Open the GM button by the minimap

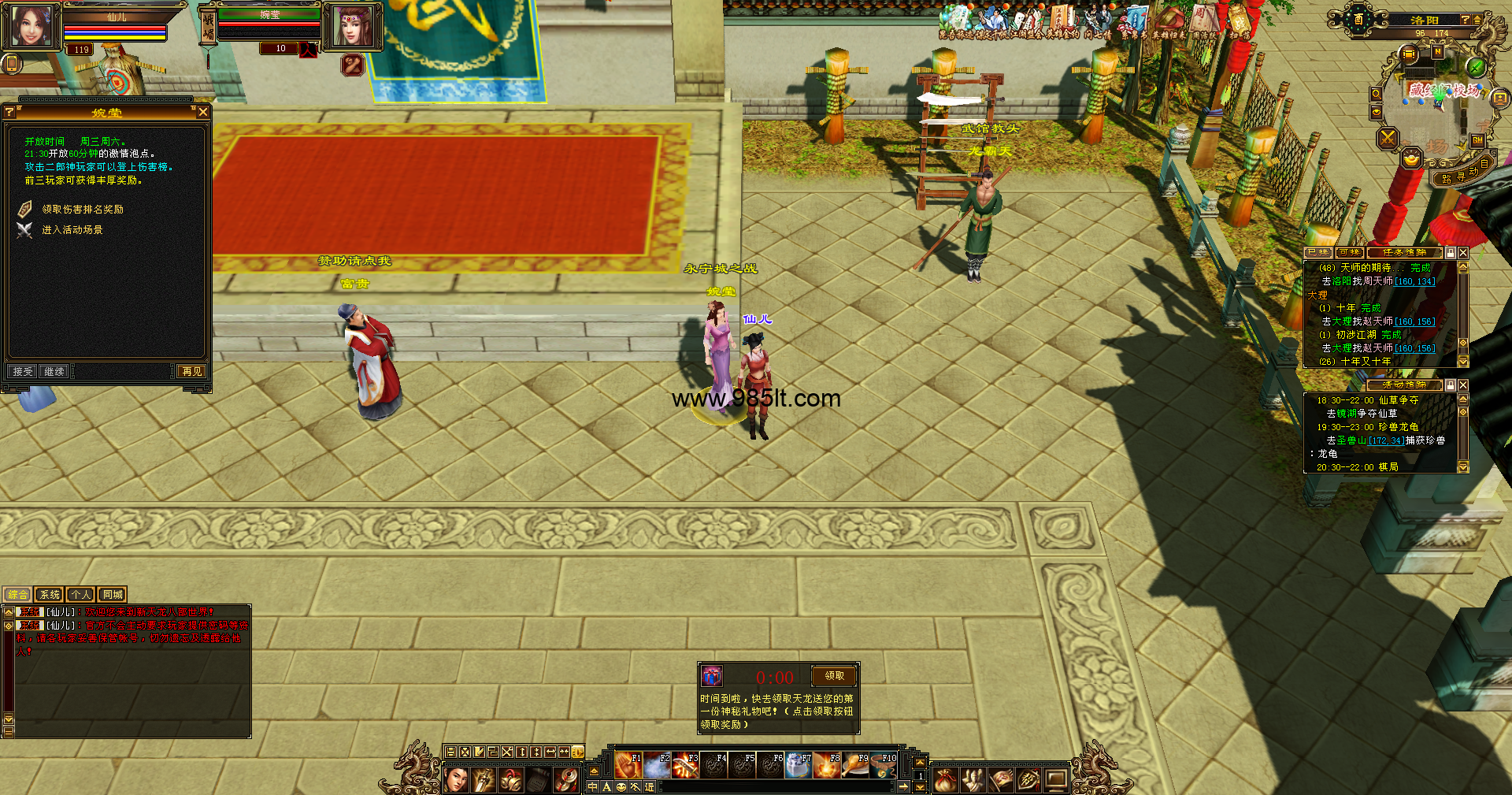pyautogui.click(x=1477, y=140)
